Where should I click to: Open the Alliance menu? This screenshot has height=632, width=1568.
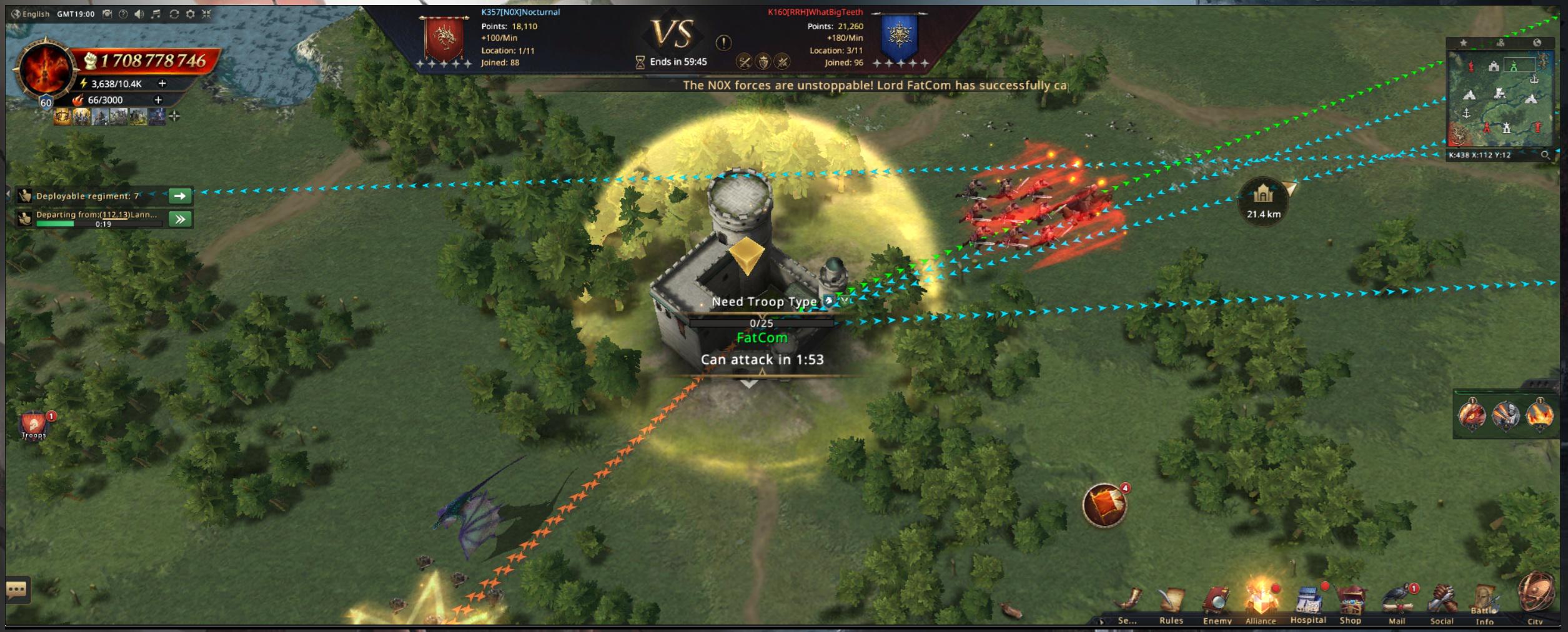tap(1260, 602)
